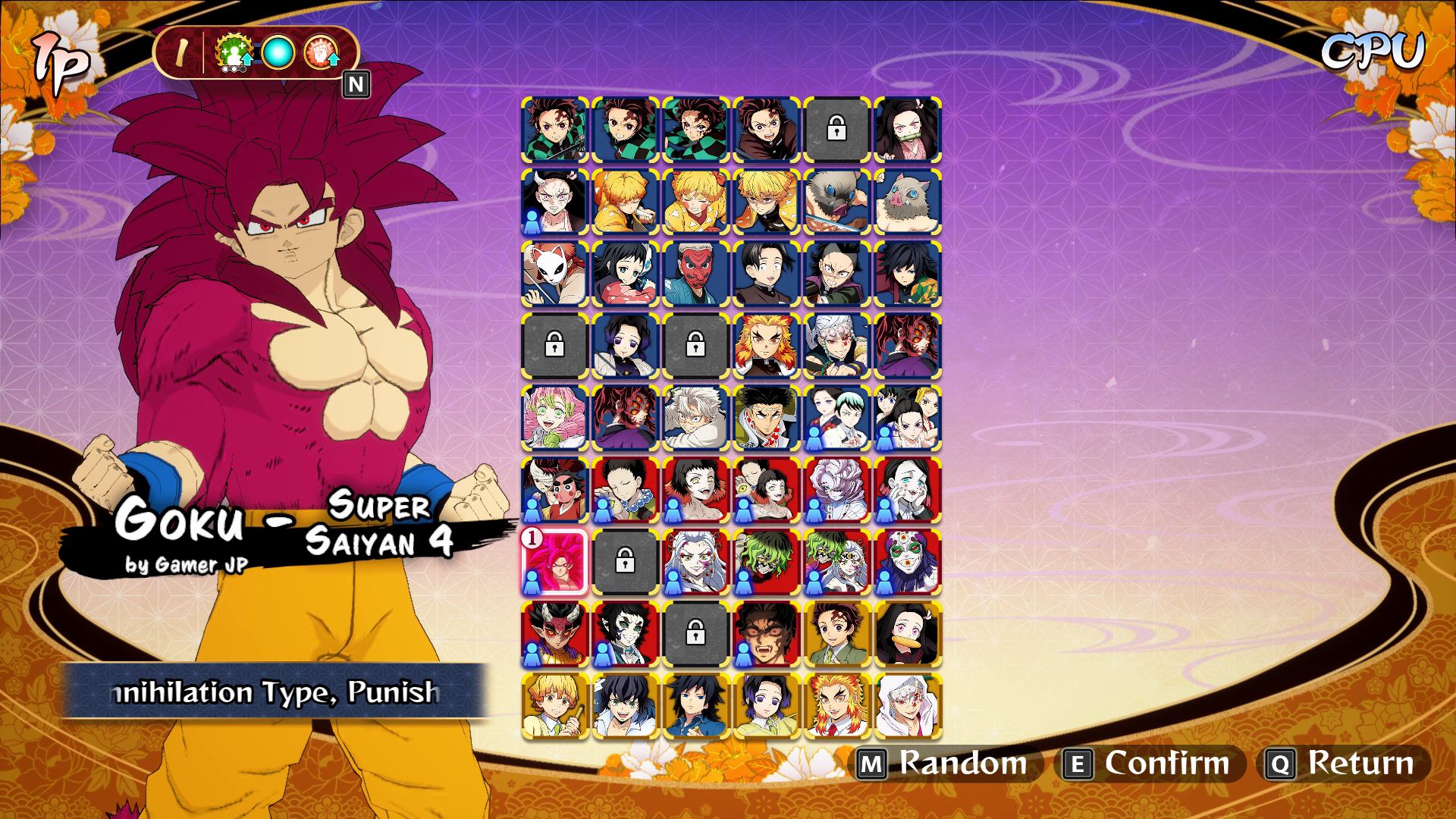Select Genya with the mohawk
1456x819 pixels.
point(836,274)
